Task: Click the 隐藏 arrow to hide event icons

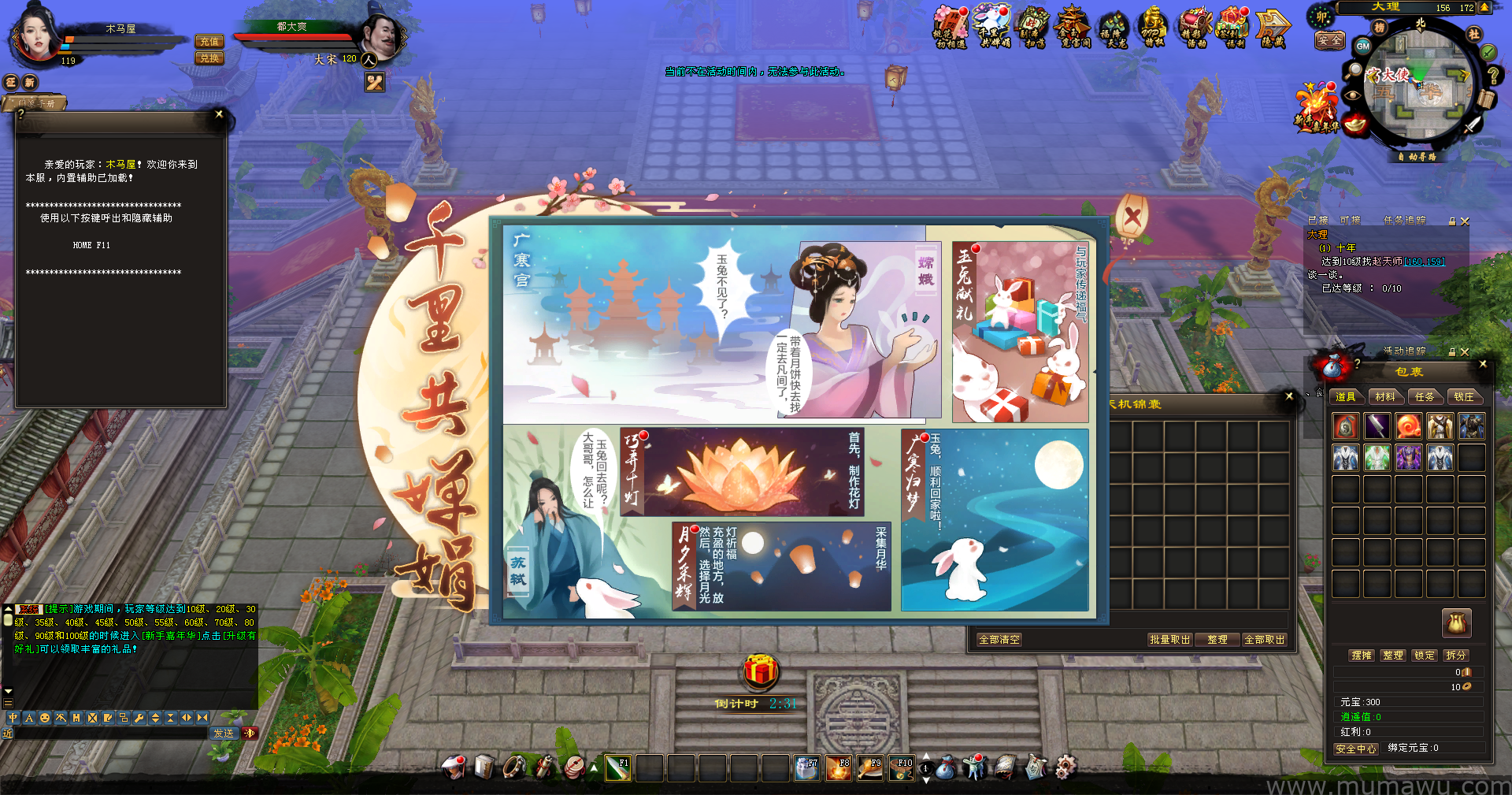Action: click(1272, 28)
